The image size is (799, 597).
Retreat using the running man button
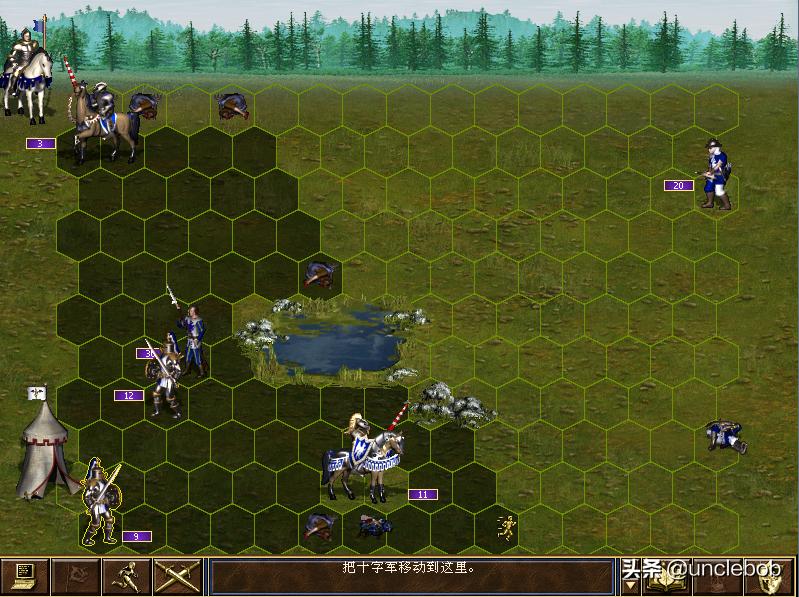pos(127,576)
